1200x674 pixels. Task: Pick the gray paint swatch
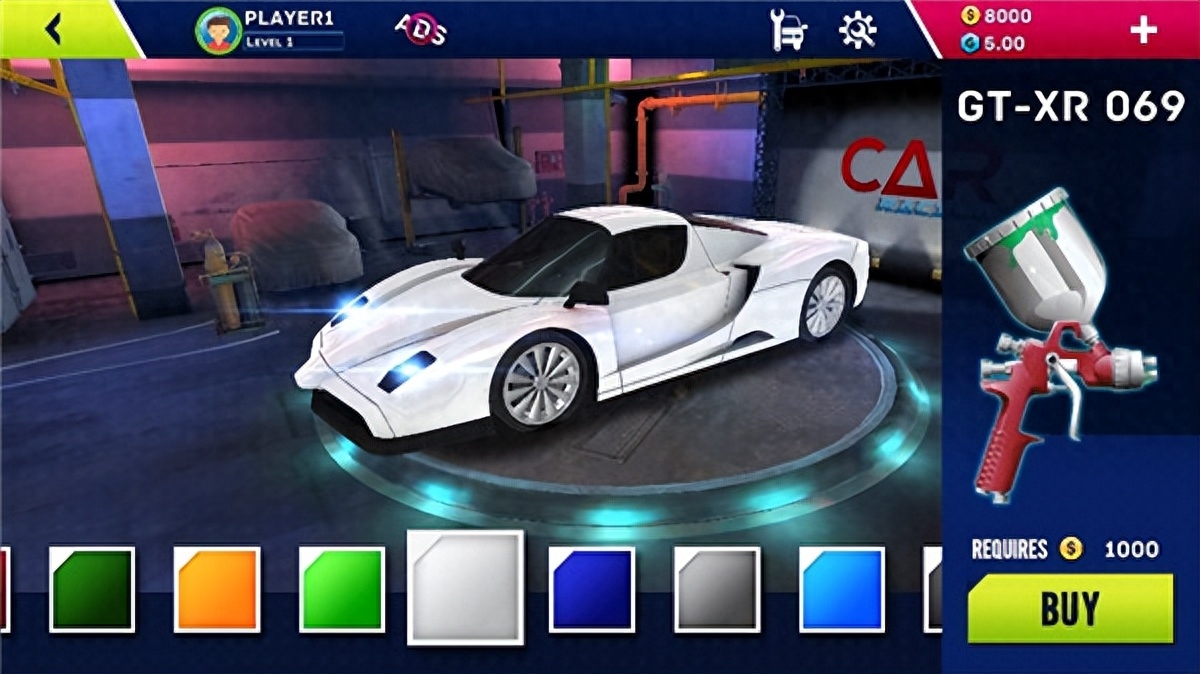pyautogui.click(x=717, y=589)
